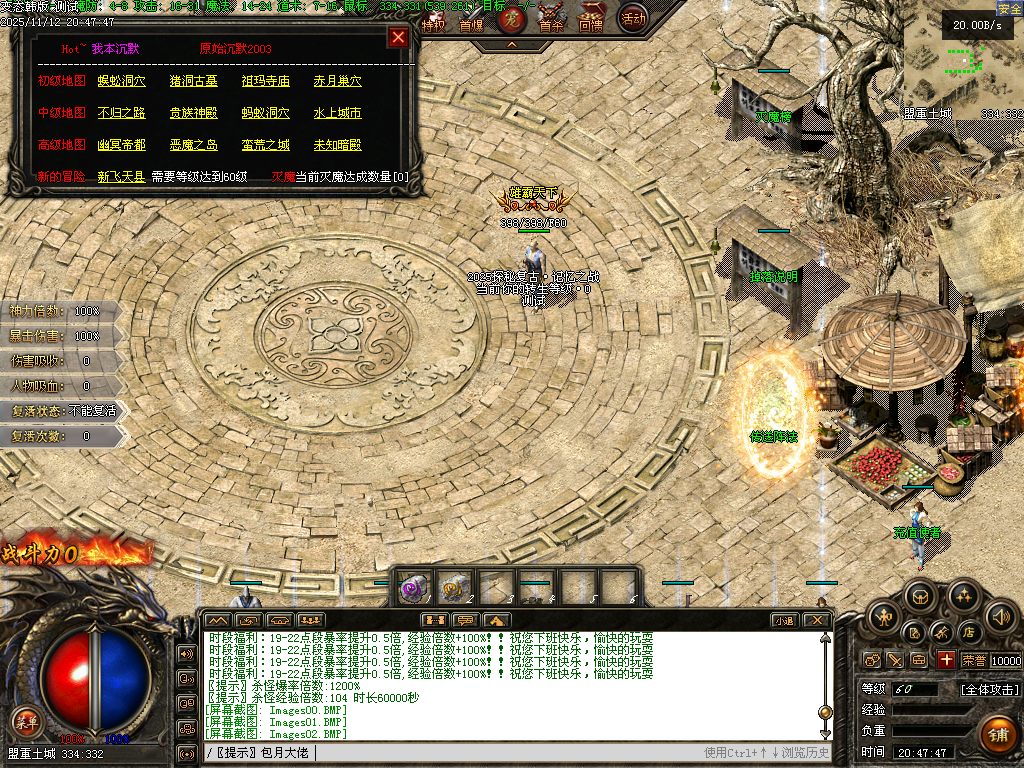Select 幽冥帝都 high-level map
1024x768 pixels.
click(x=122, y=145)
